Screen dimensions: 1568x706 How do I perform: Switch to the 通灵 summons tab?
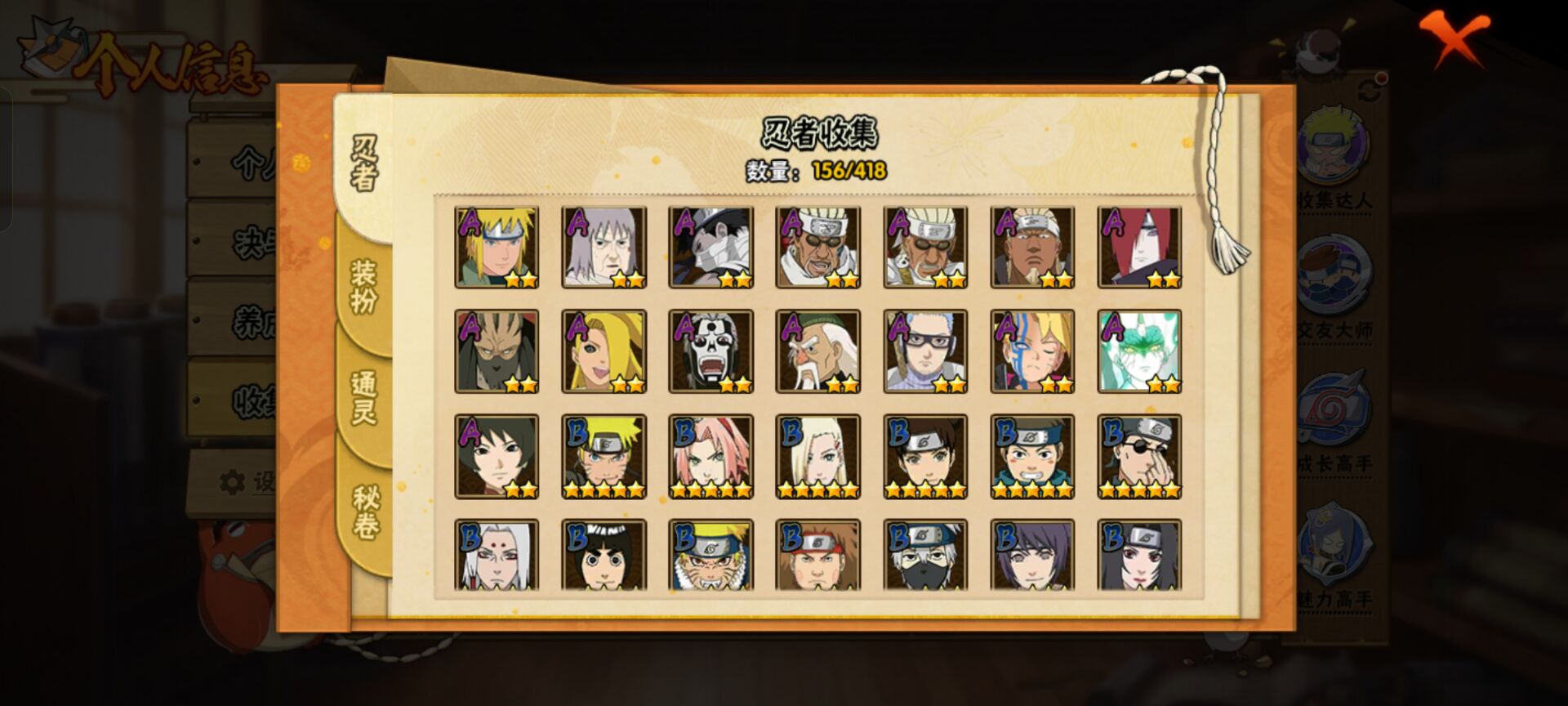[x=364, y=397]
